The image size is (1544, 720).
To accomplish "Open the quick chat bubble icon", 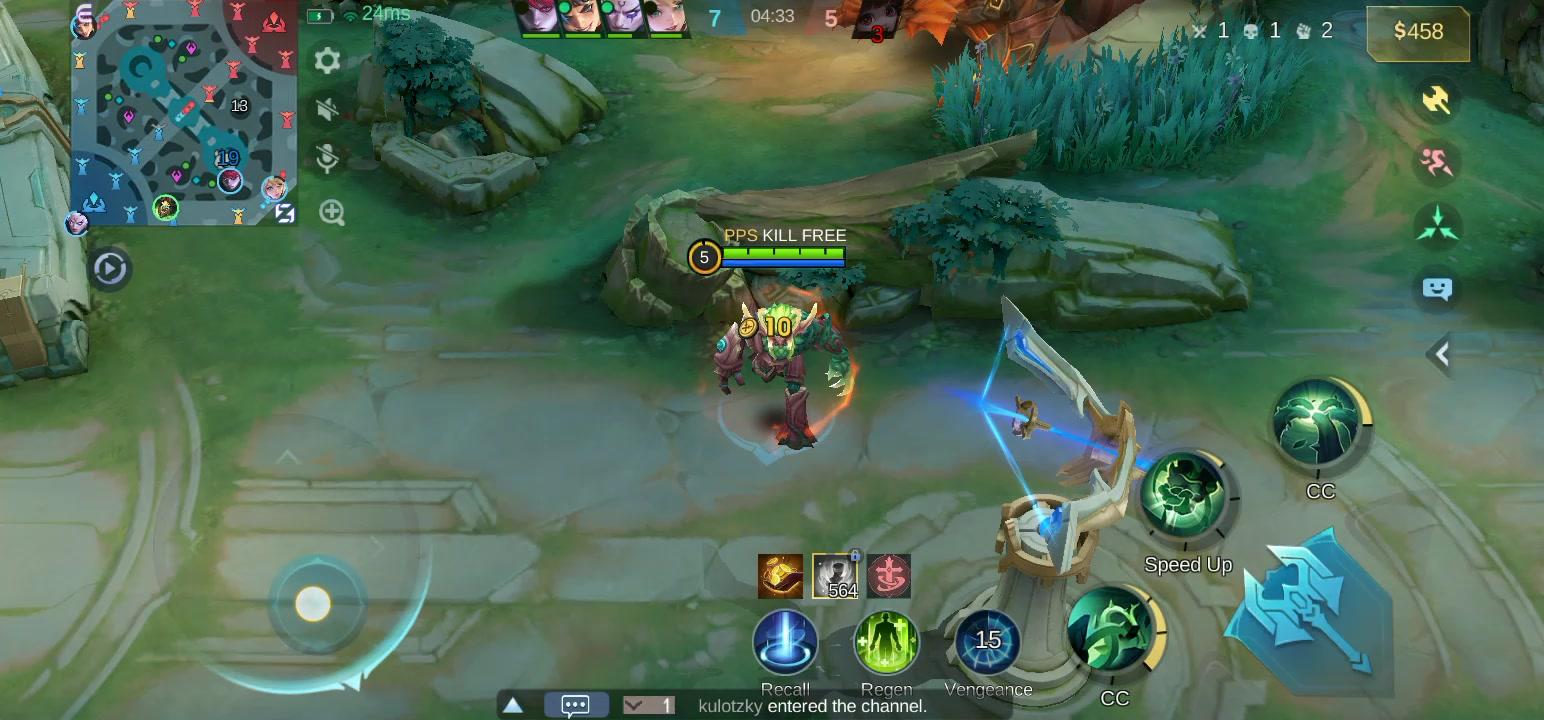I will (x=1437, y=288).
